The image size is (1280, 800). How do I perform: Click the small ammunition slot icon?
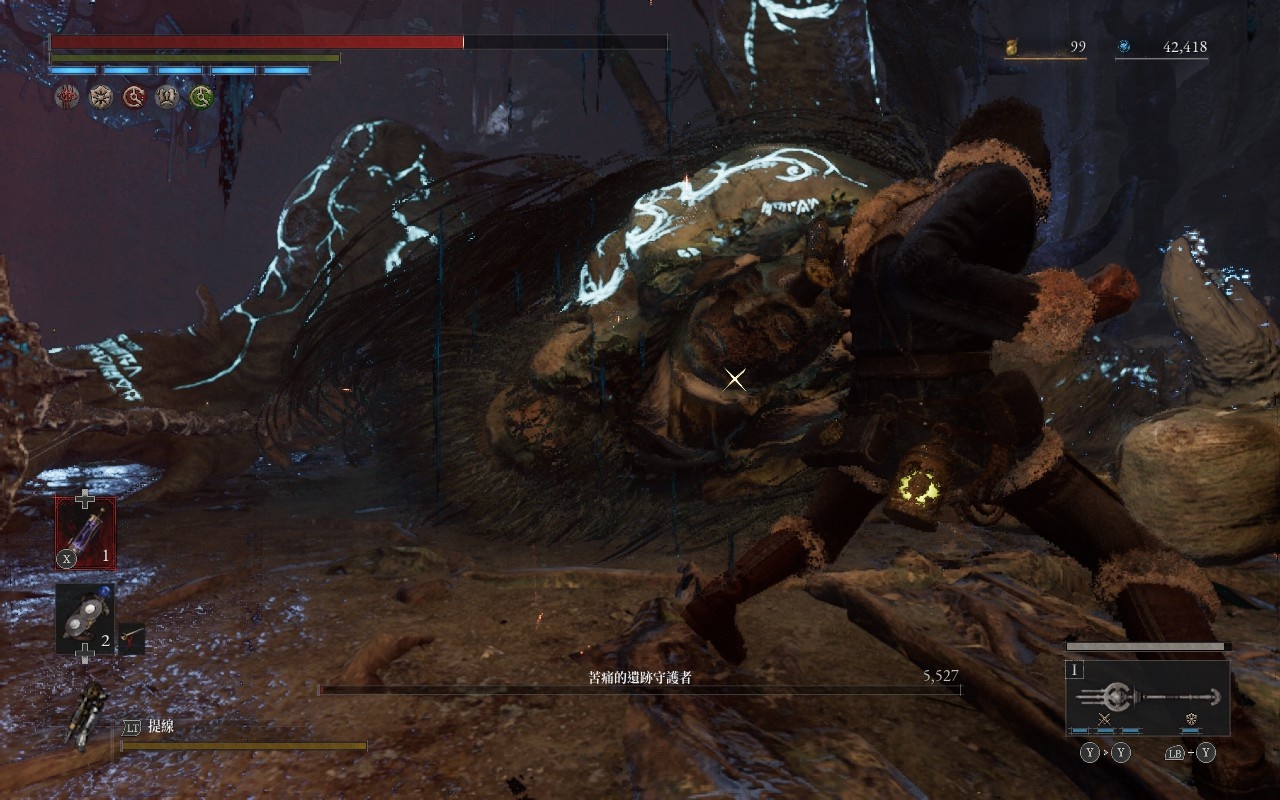131,638
